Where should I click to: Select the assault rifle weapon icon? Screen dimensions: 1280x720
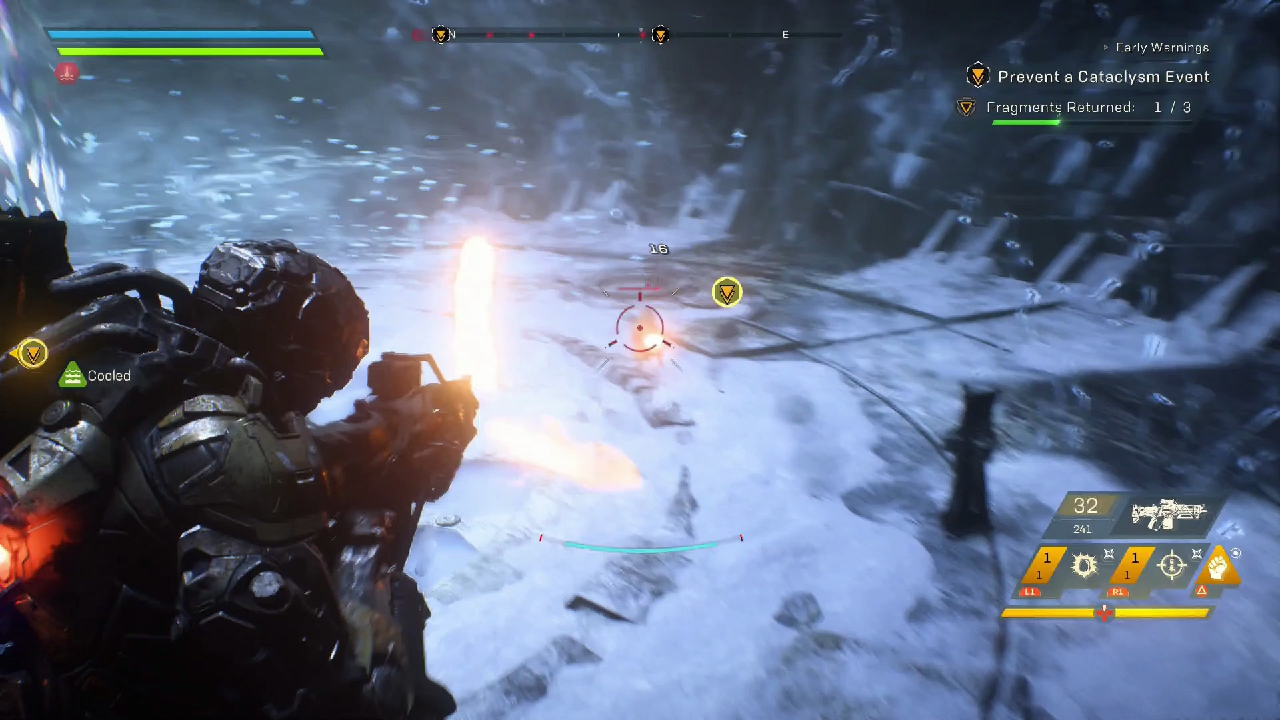[1169, 514]
